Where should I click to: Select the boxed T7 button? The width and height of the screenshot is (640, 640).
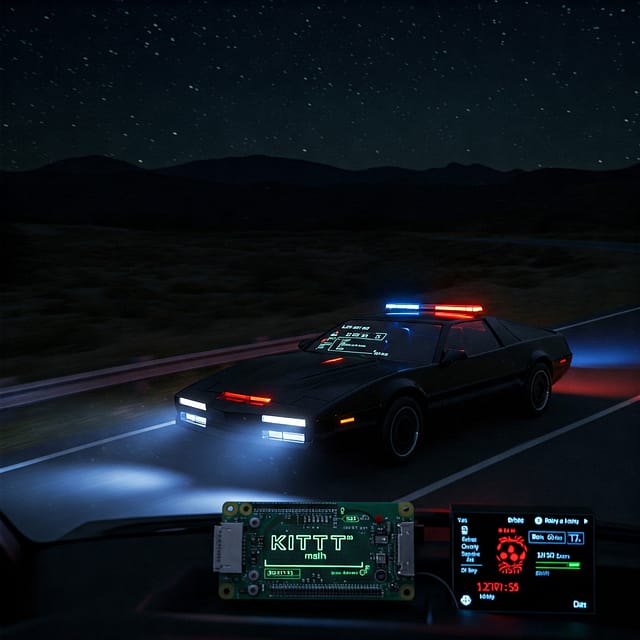click(x=574, y=537)
